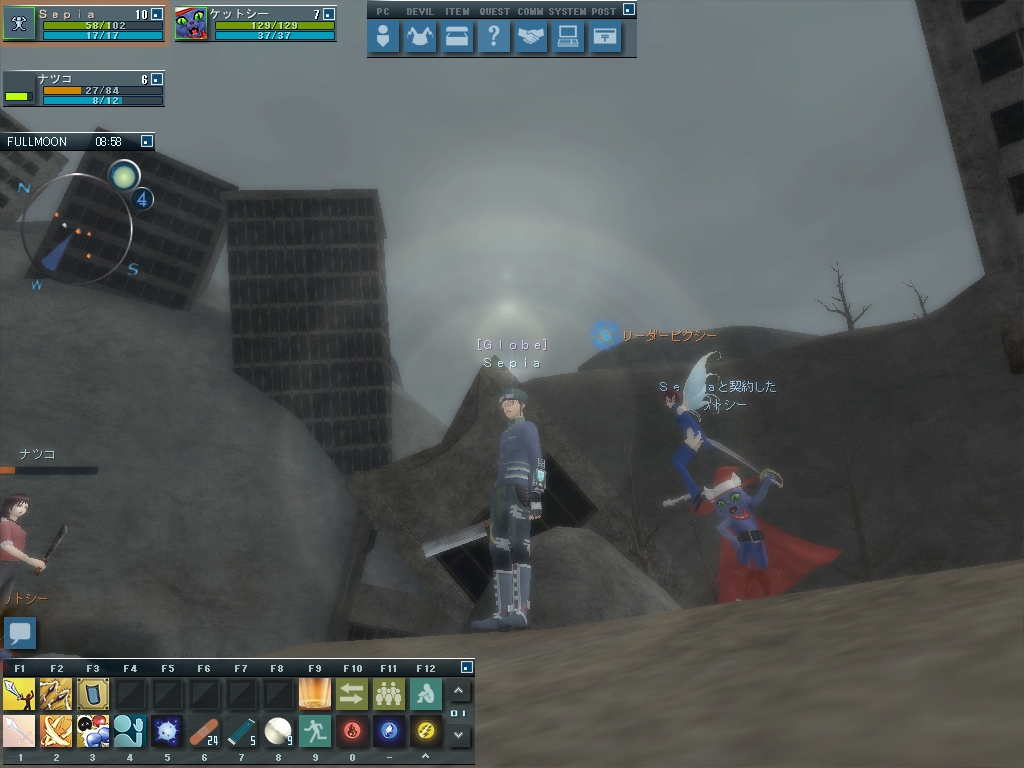This screenshot has width=1024, height=768.
Task: Open the PC character menu
Action: click(x=382, y=37)
